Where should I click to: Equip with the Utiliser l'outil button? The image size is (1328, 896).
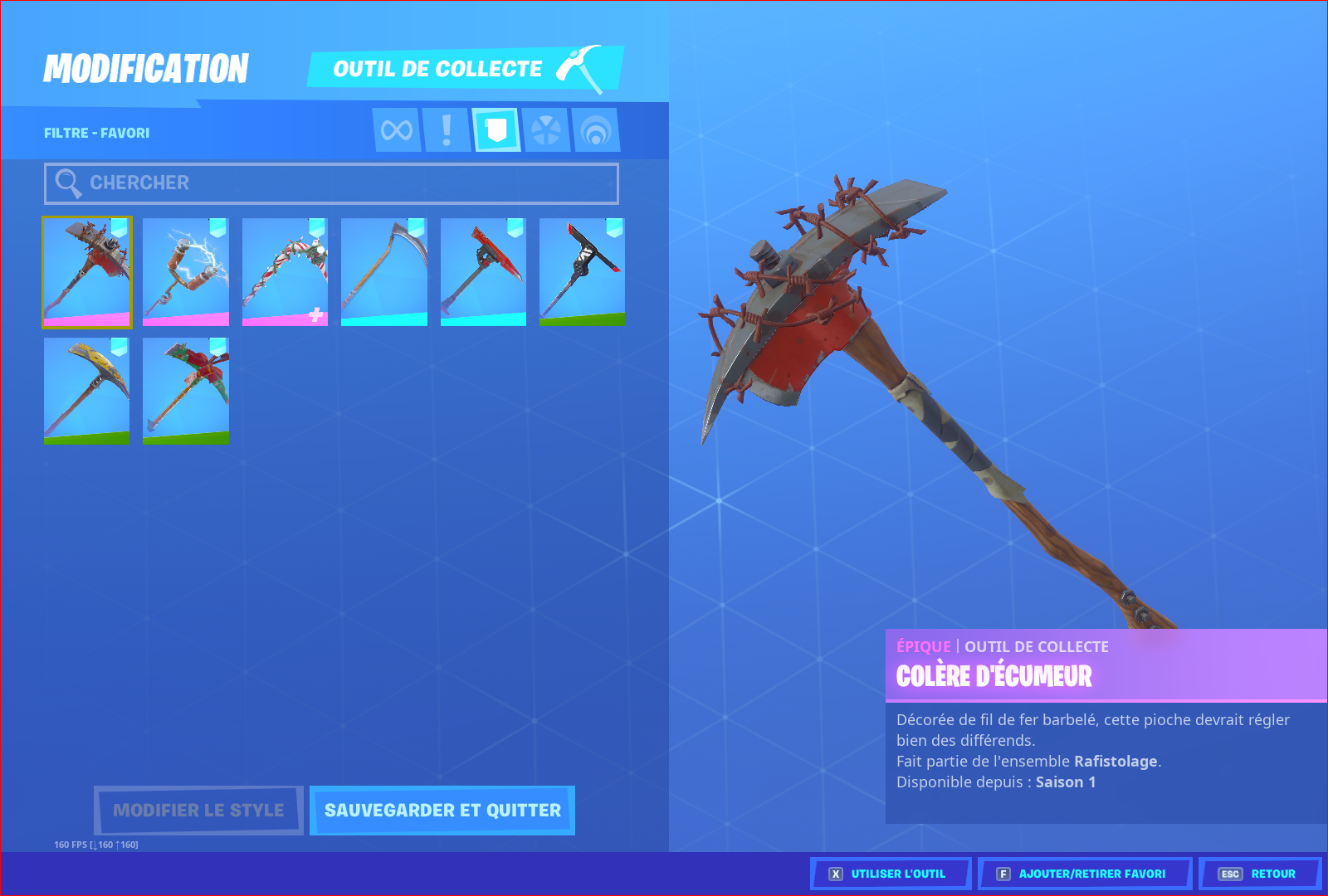[x=891, y=874]
